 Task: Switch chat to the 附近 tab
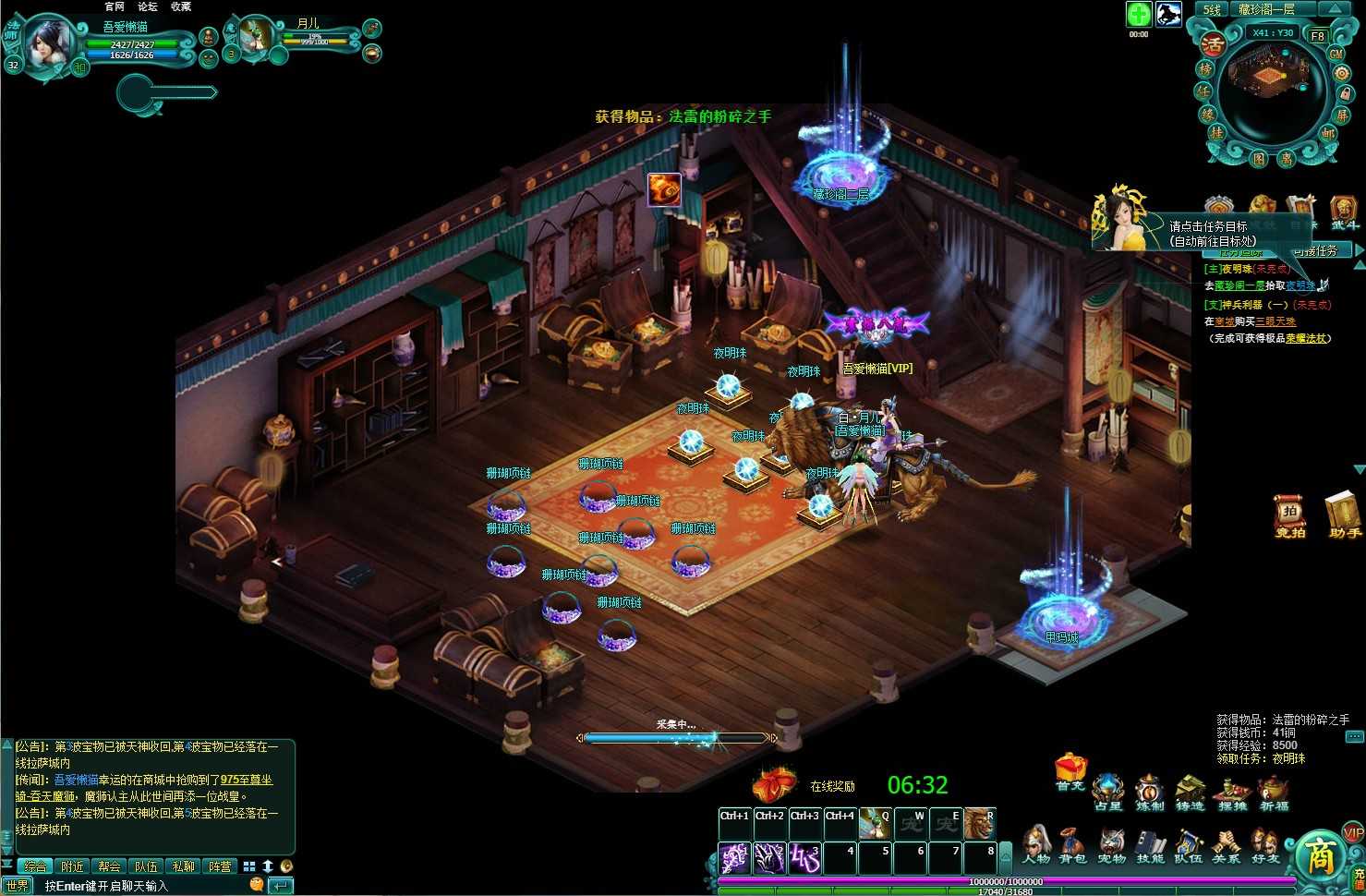(x=72, y=866)
